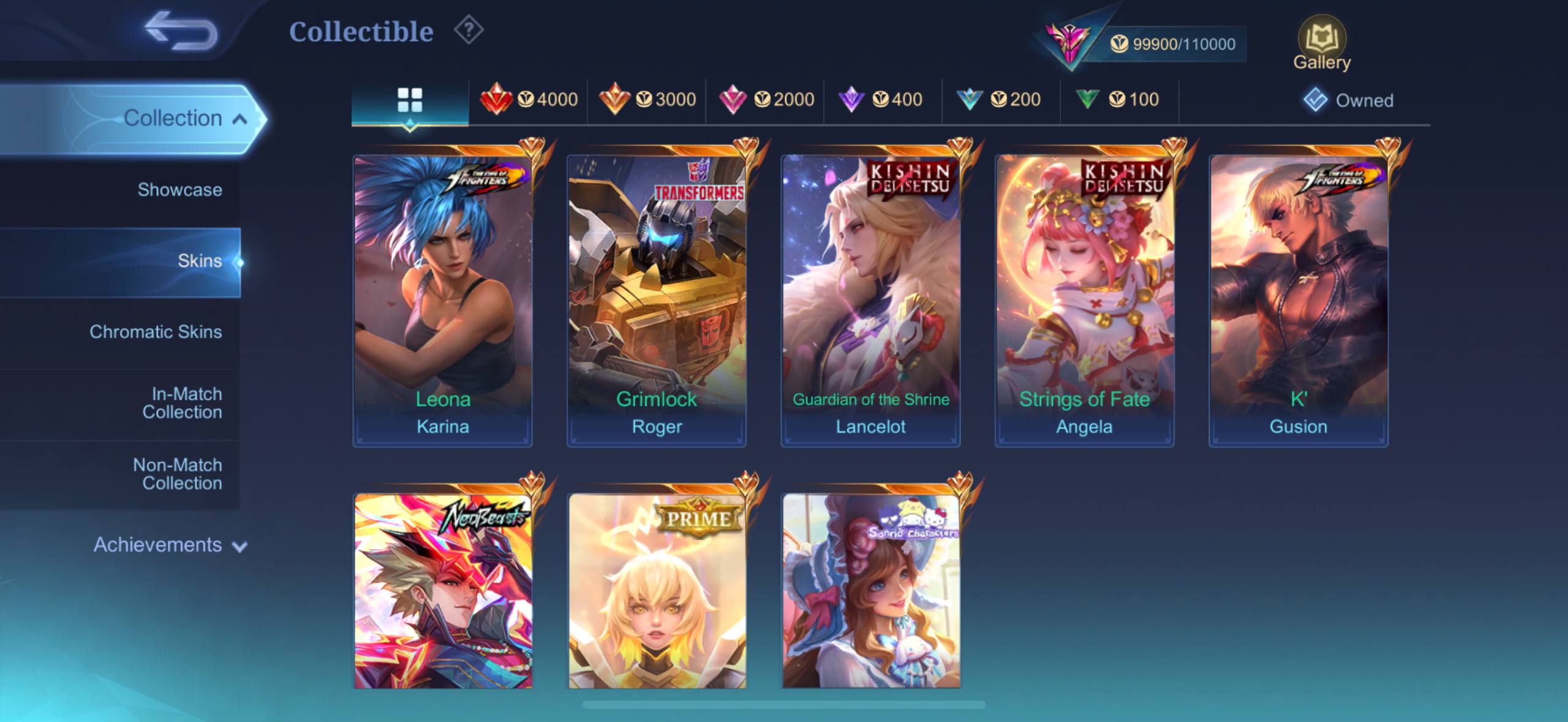Open In-Match Collection
This screenshot has width=1568, height=722.
(182, 403)
